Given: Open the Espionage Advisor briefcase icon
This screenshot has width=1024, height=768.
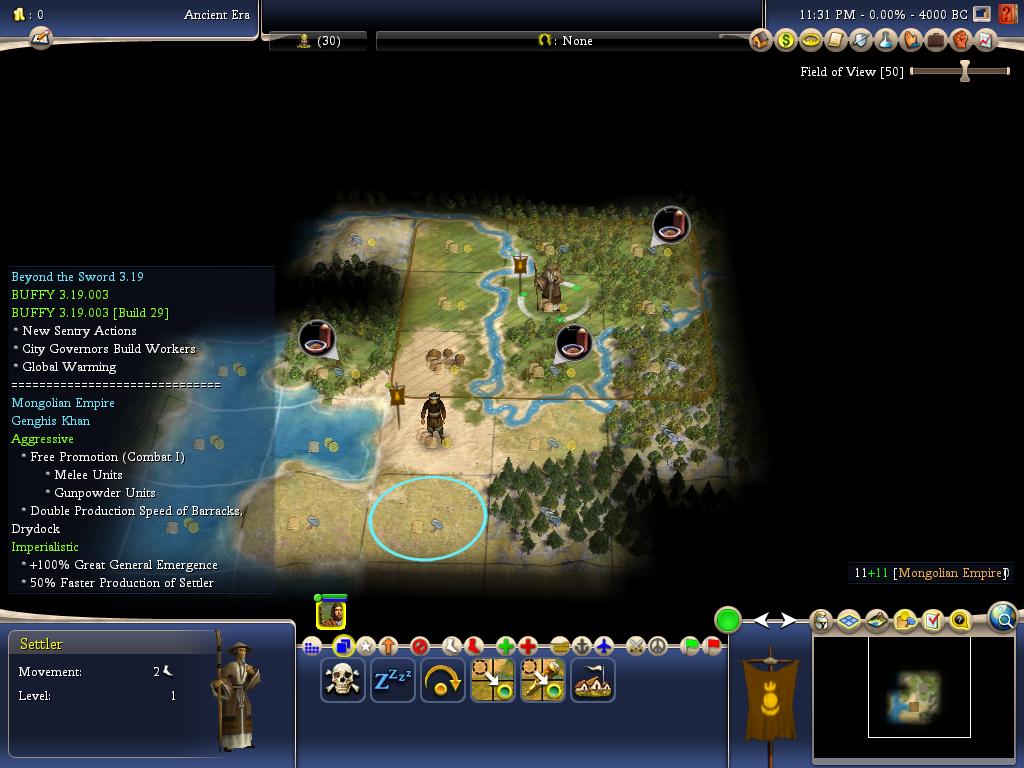Looking at the screenshot, I should pos(936,41).
